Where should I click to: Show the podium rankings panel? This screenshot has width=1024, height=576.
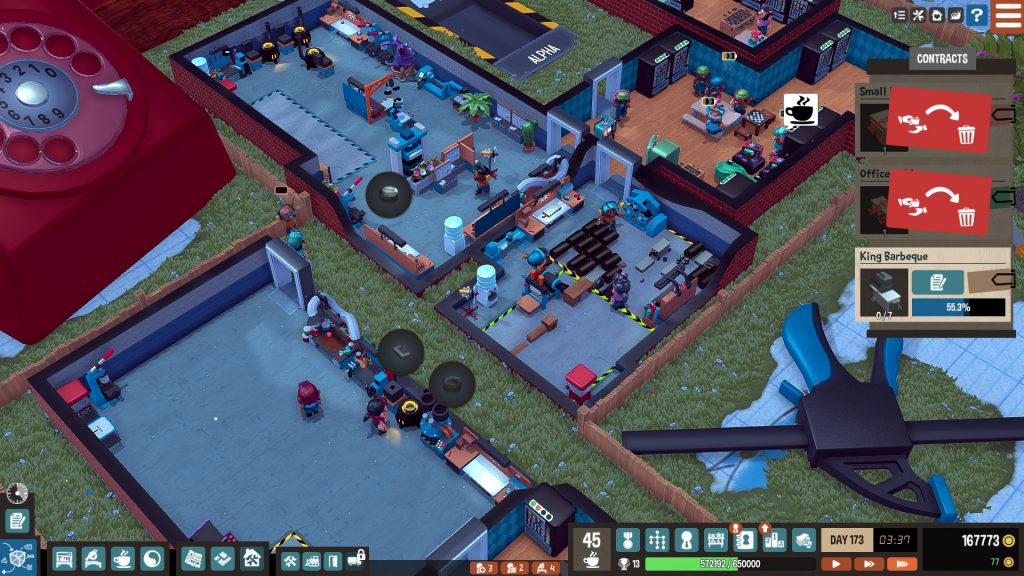(x=773, y=540)
